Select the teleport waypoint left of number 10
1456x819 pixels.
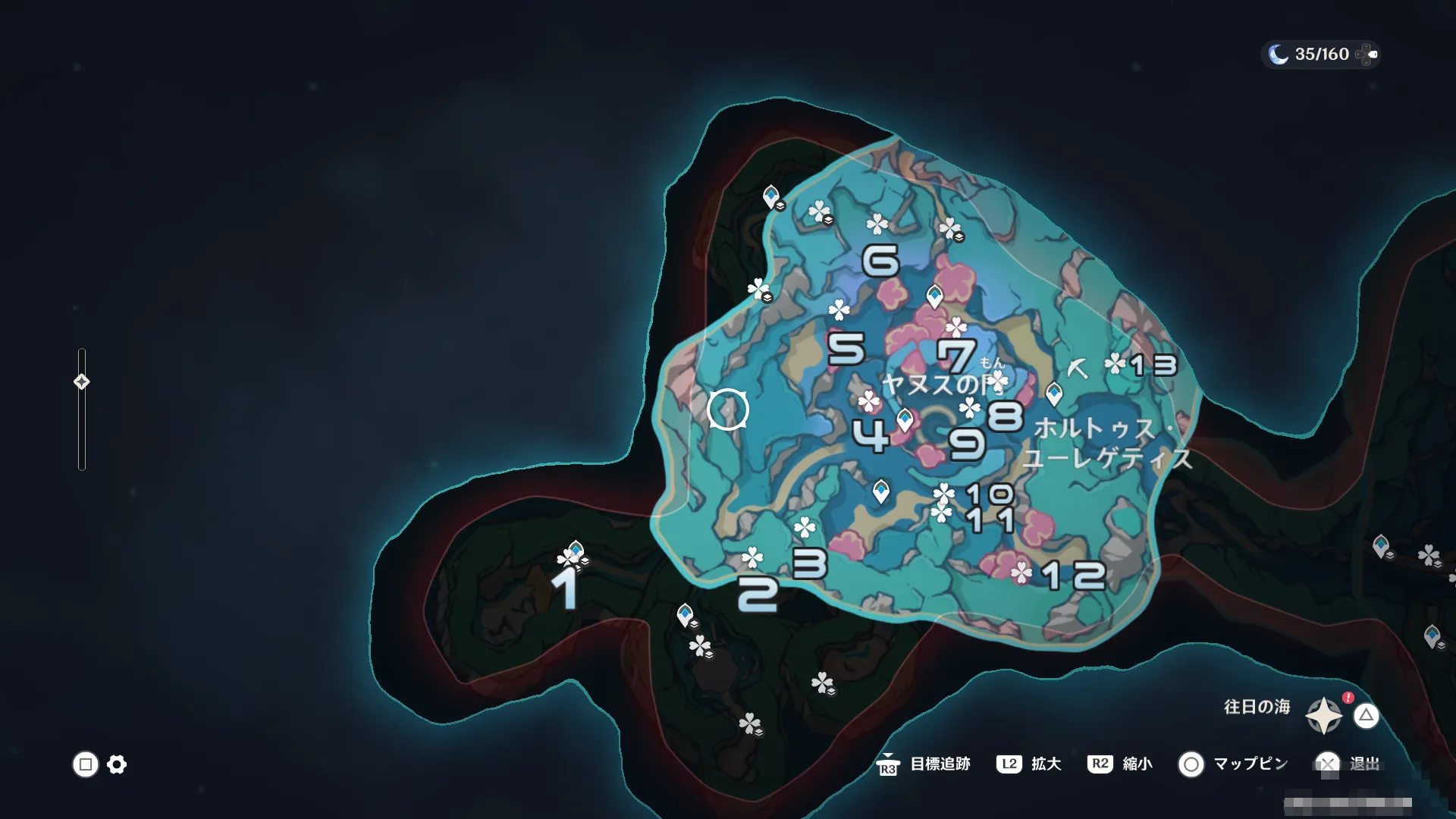880,491
